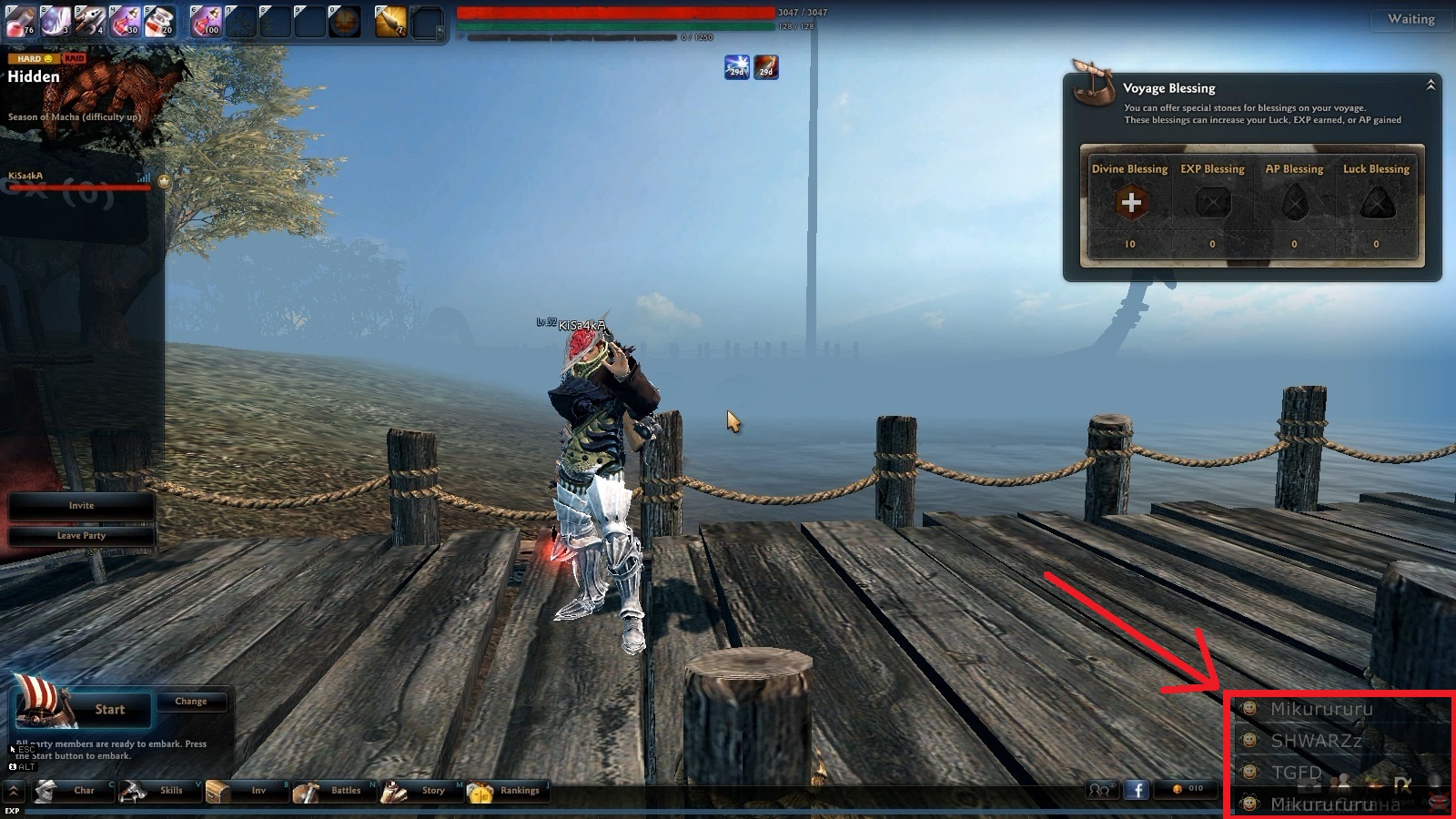
Task: Open the Story menu
Action: pos(422,791)
